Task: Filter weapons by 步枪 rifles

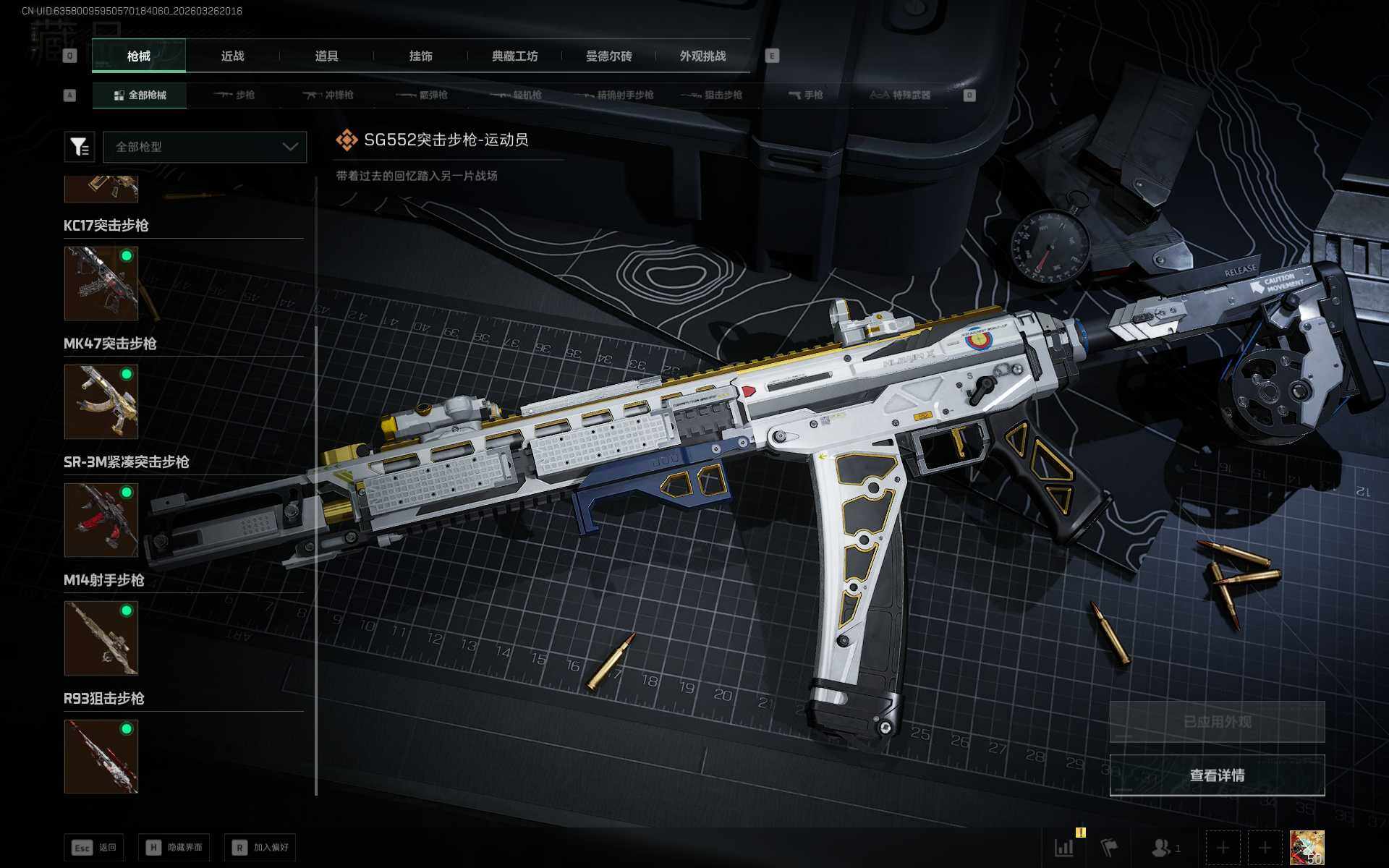Action: pos(234,95)
